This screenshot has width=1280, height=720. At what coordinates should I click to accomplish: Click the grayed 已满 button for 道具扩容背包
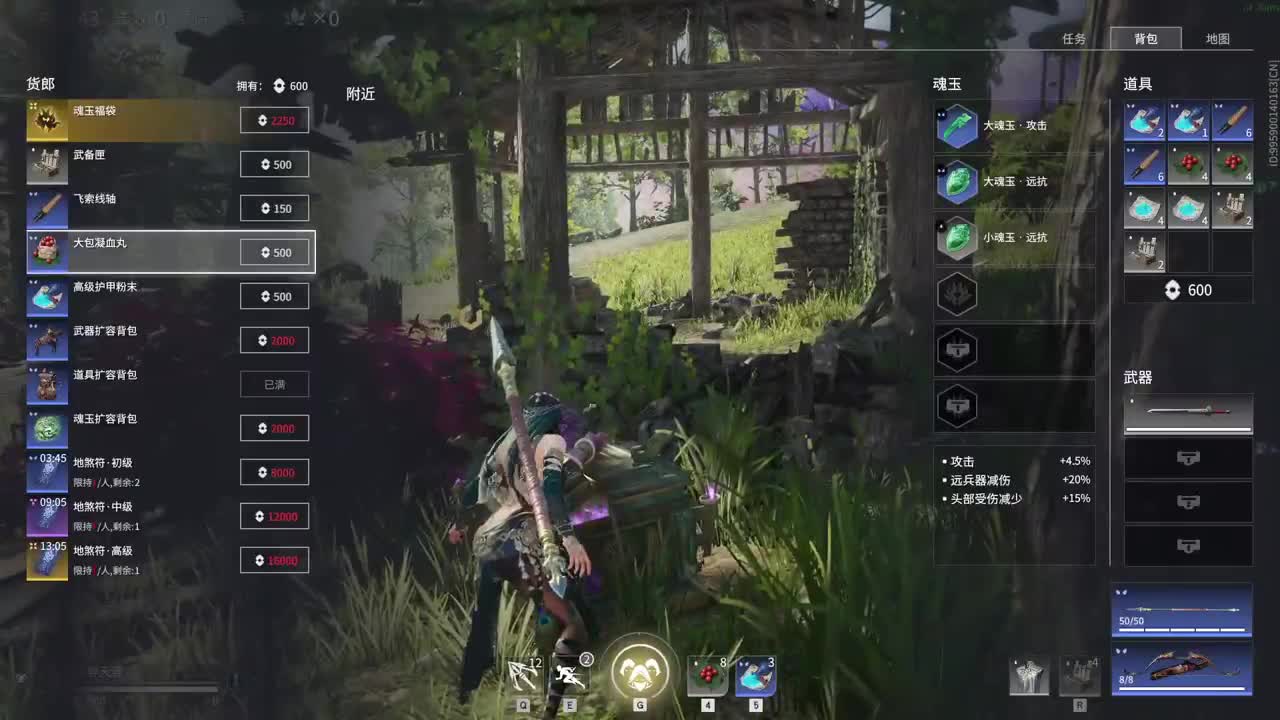[274, 384]
